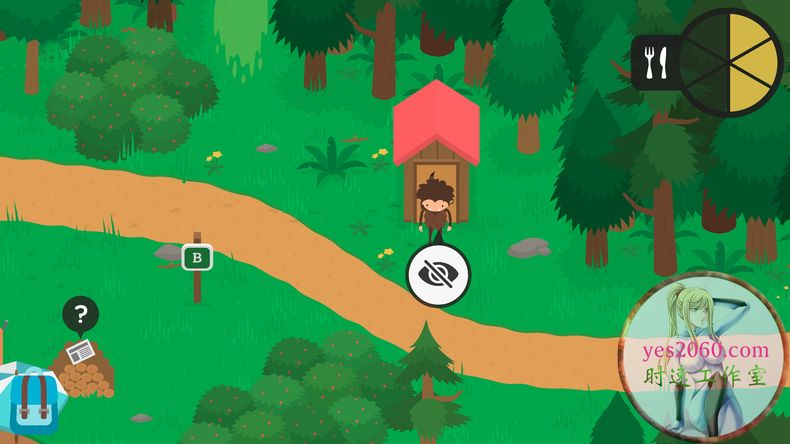Select the question mark speech bubble

tap(81, 316)
